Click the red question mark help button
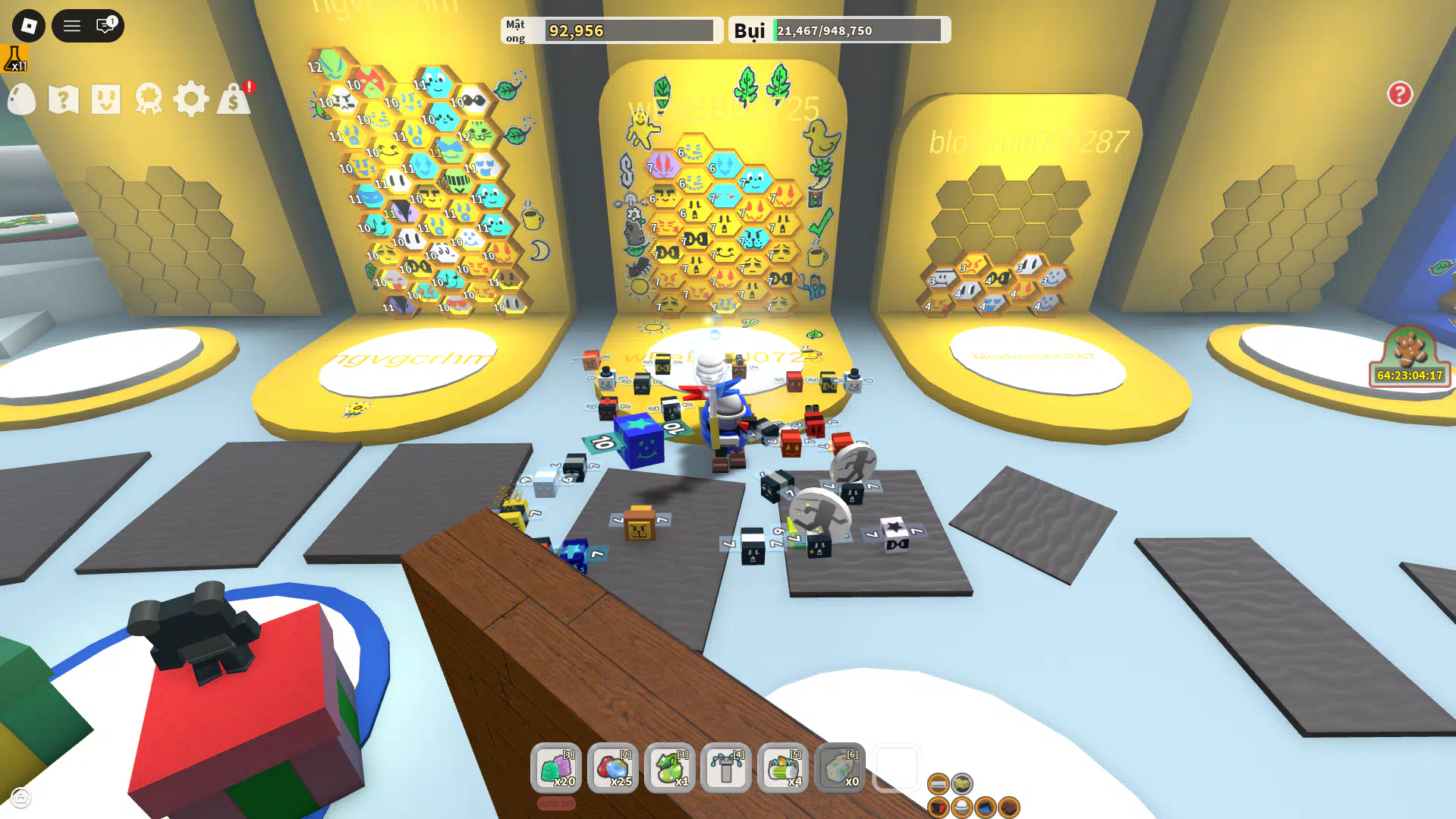This screenshot has height=819, width=1456. [x=1400, y=94]
